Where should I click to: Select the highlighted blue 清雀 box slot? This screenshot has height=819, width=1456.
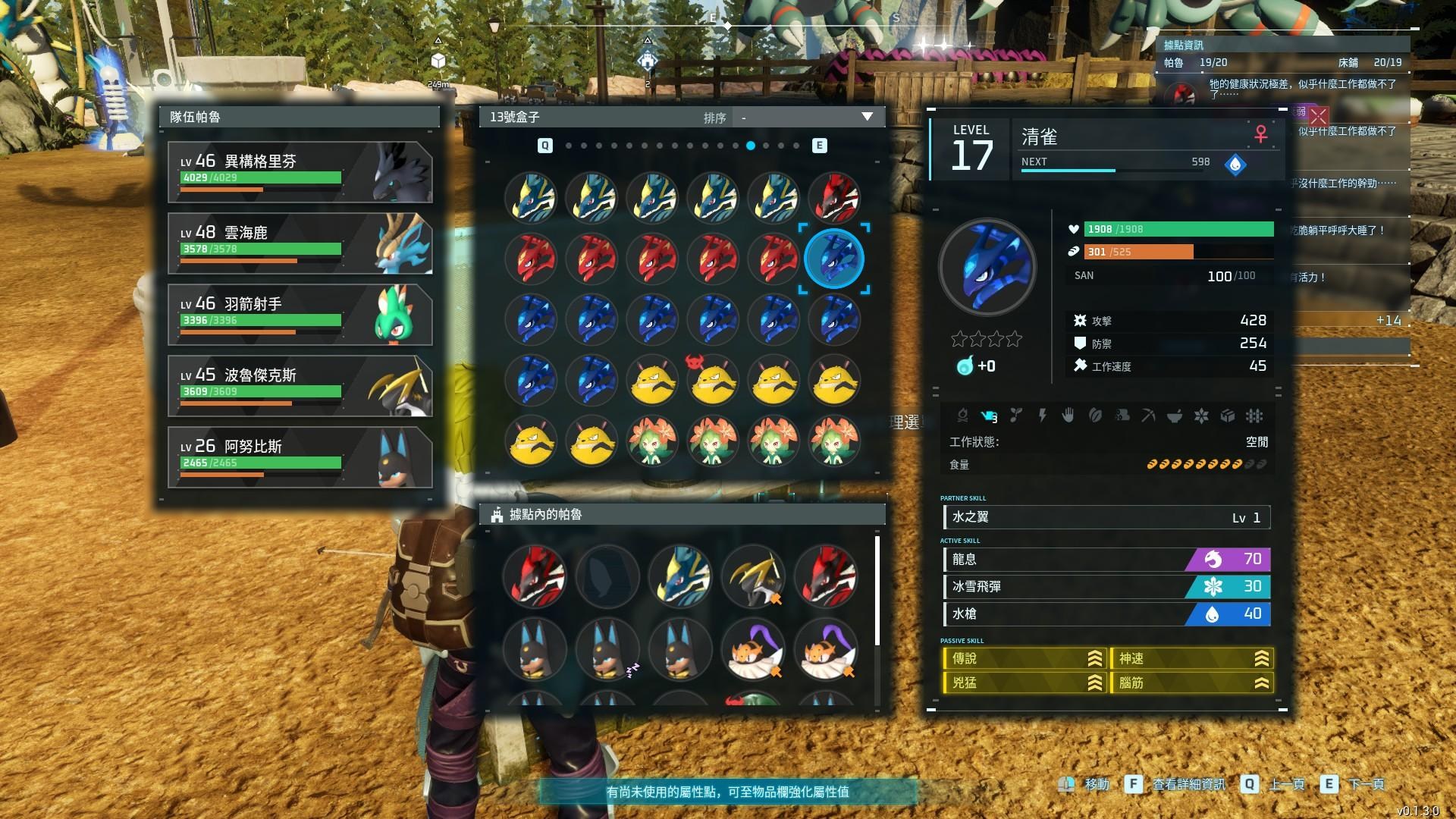click(x=833, y=259)
